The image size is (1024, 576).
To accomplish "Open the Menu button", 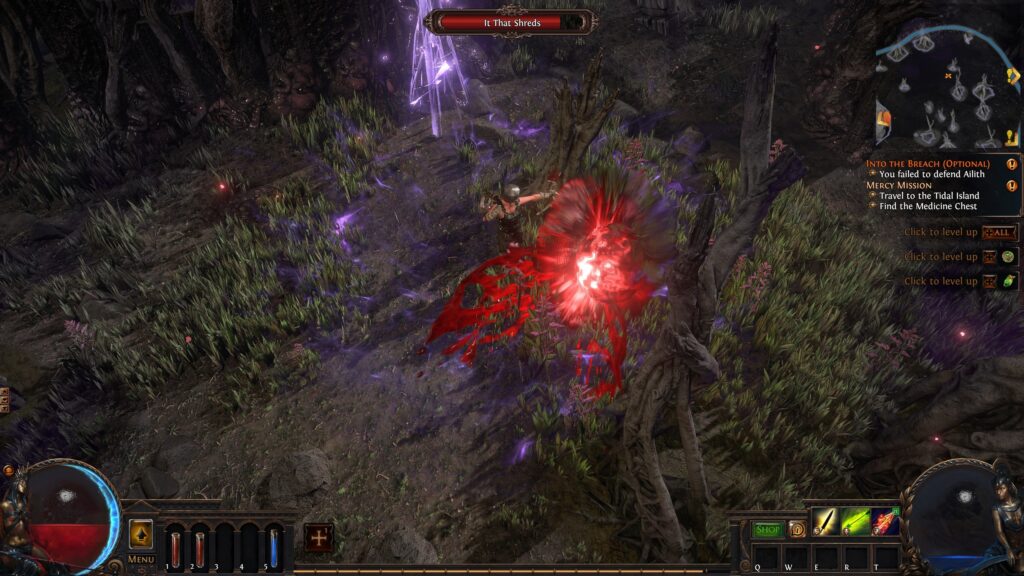I will click(141, 559).
